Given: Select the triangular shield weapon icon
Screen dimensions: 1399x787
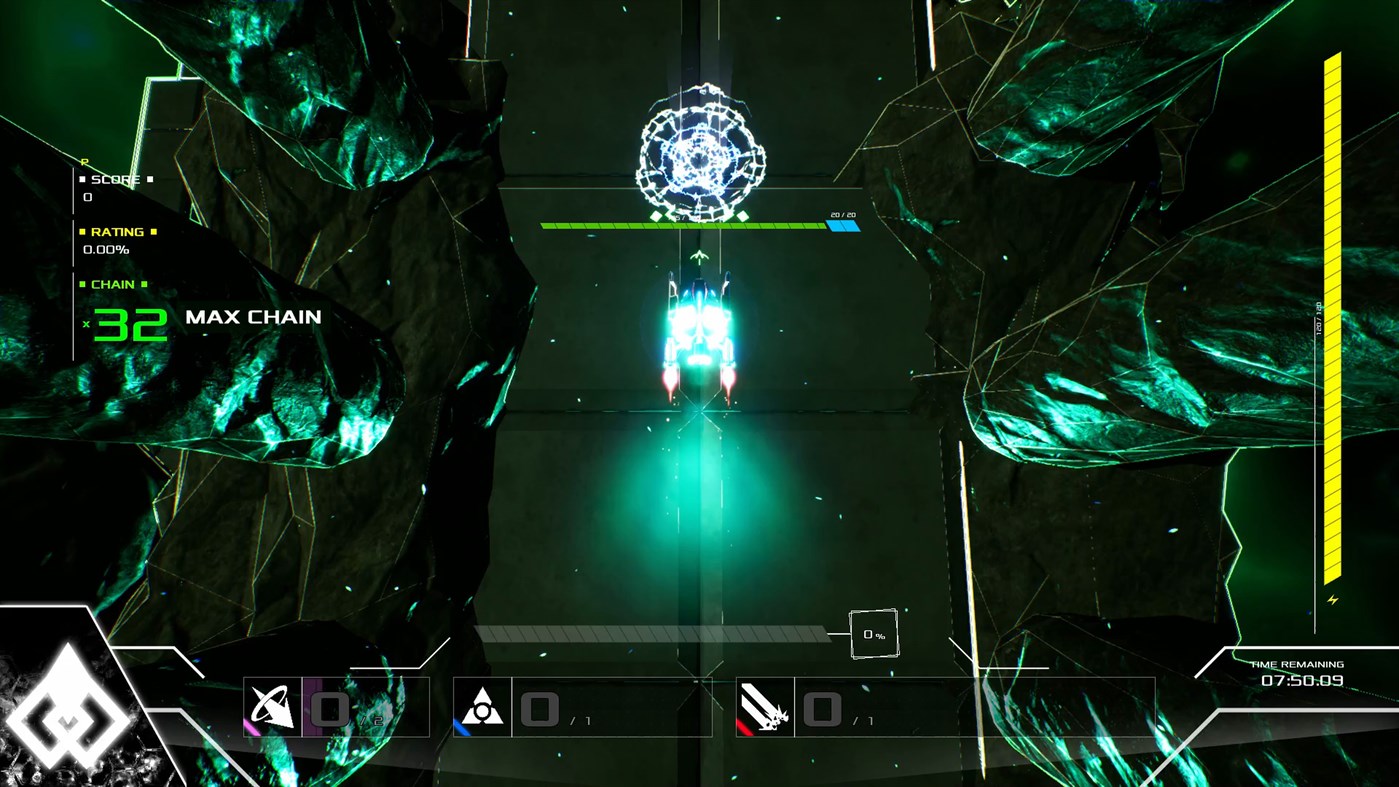Looking at the screenshot, I should click(x=482, y=705).
